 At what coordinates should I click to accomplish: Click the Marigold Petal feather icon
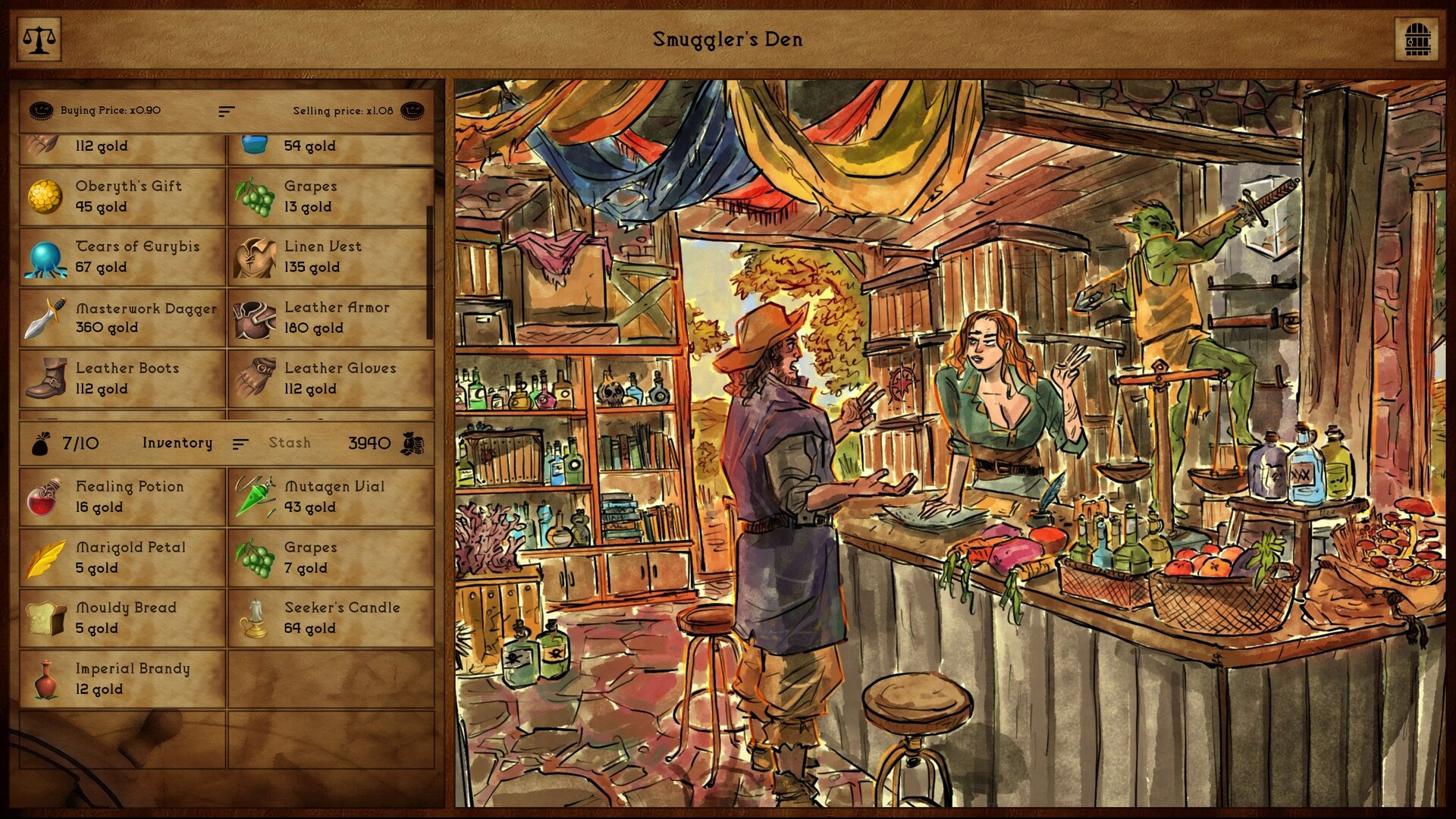click(x=45, y=557)
